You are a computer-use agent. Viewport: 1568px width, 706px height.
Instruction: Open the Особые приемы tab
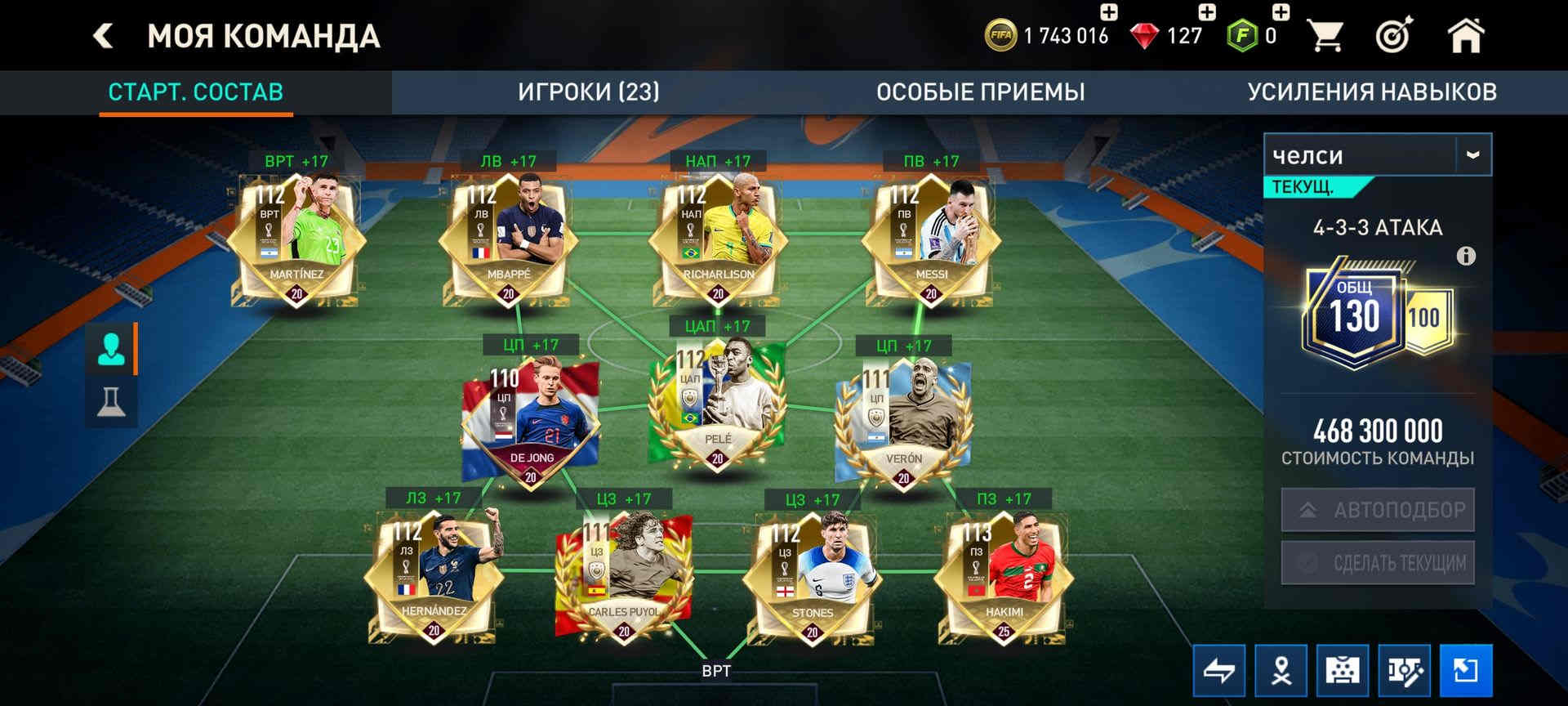coord(980,92)
